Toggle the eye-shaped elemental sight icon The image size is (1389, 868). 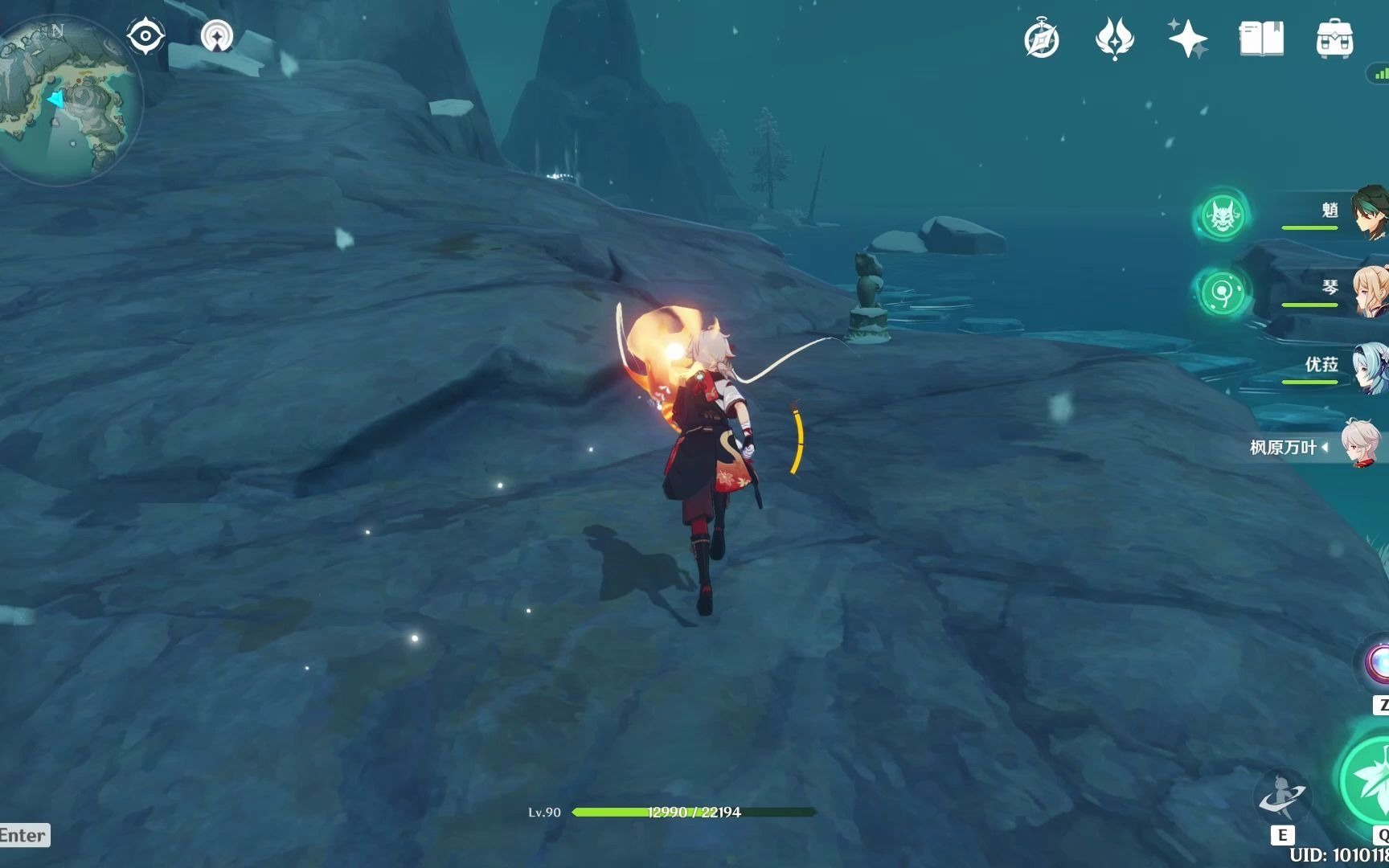click(145, 37)
